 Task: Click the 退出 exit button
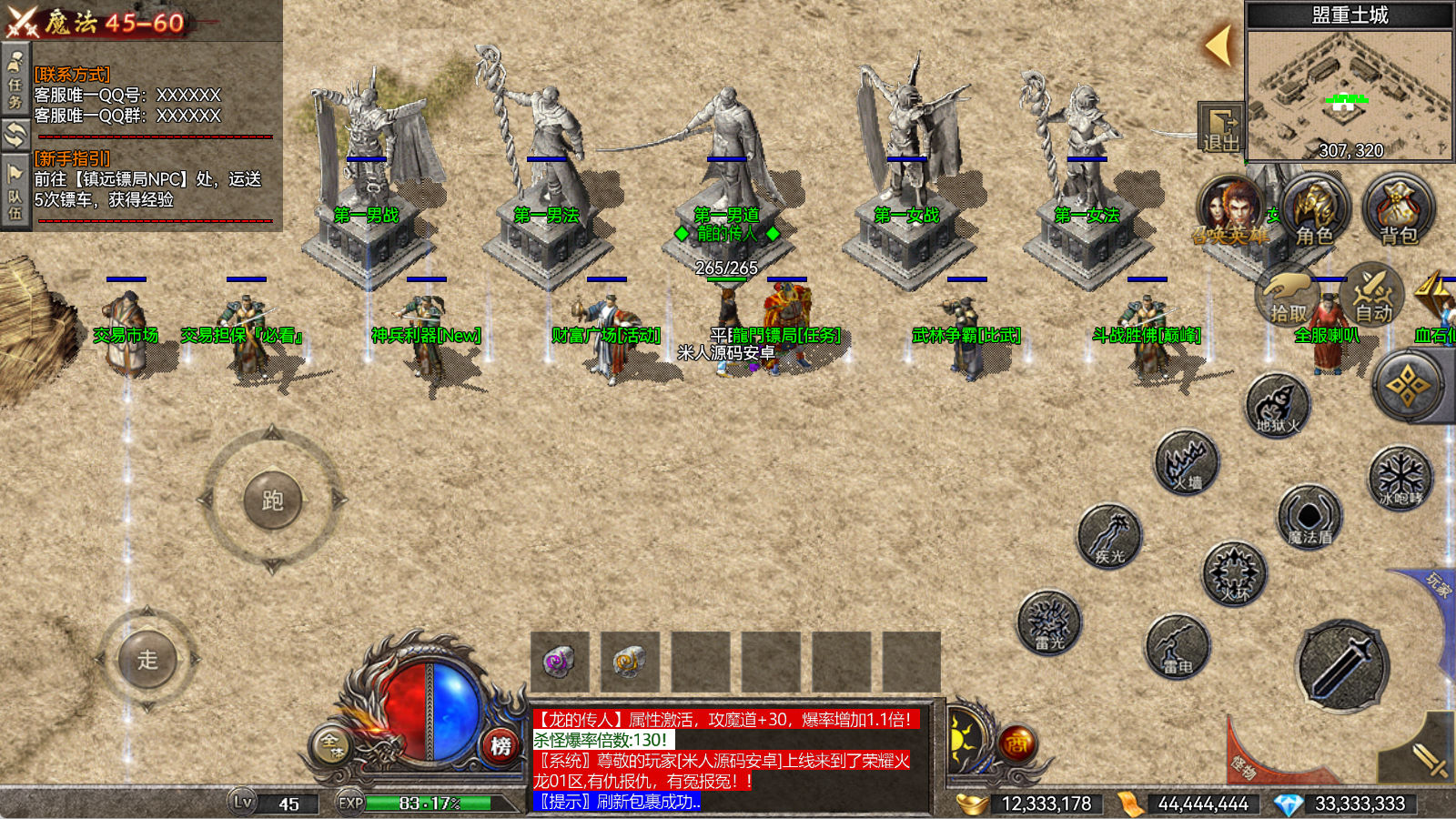[x=1220, y=127]
